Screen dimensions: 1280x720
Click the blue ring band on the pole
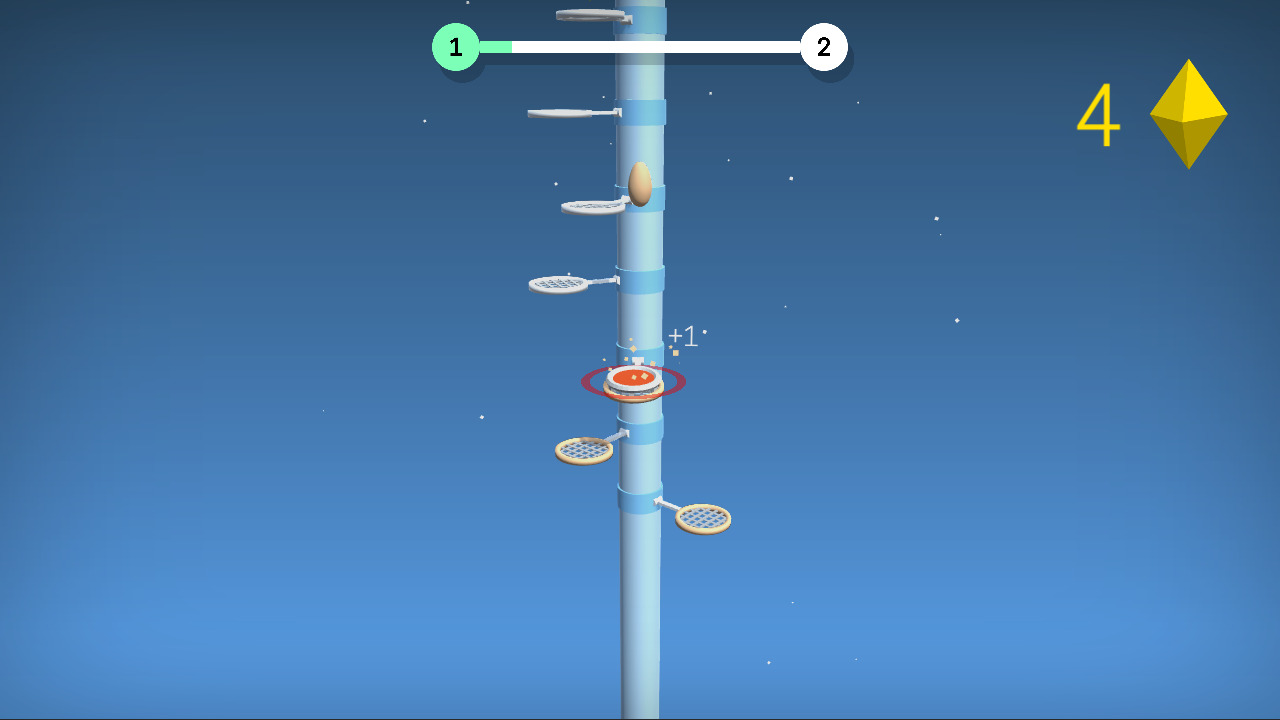(x=647, y=110)
